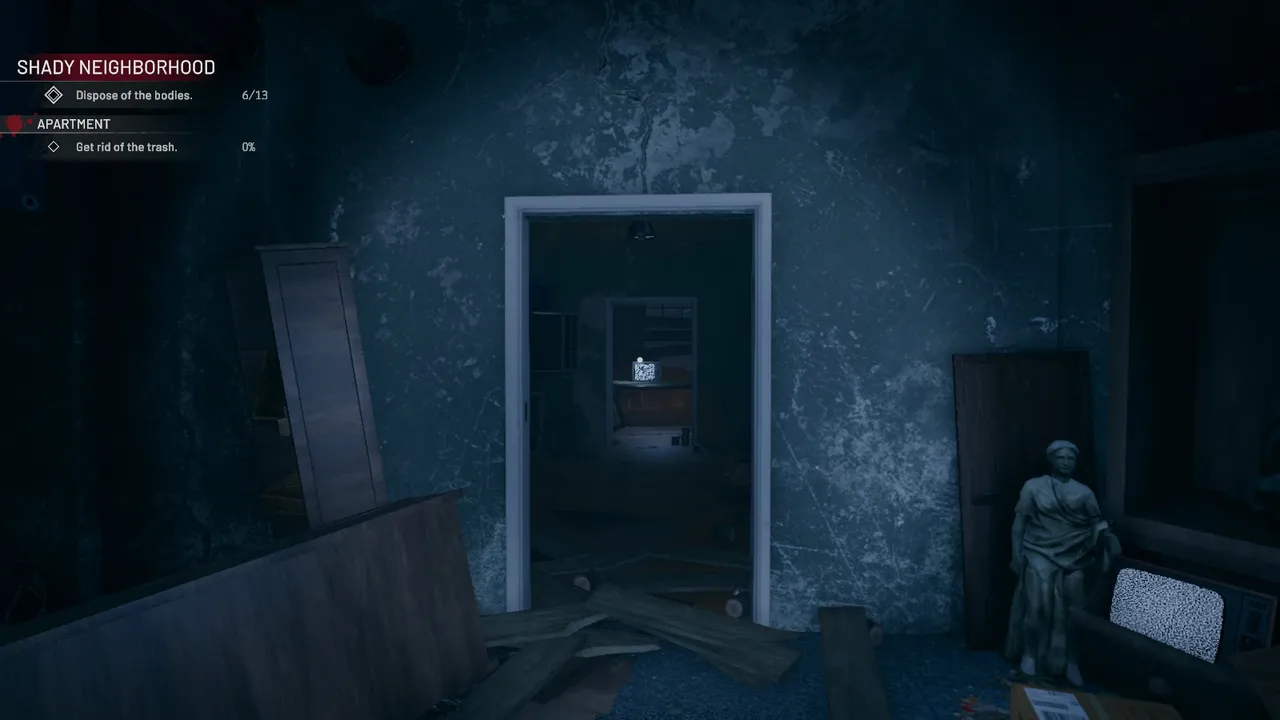This screenshot has height=720, width=1280.
Task: Select the red blood splatter icon near APARTMENT
Action: [x=14, y=123]
